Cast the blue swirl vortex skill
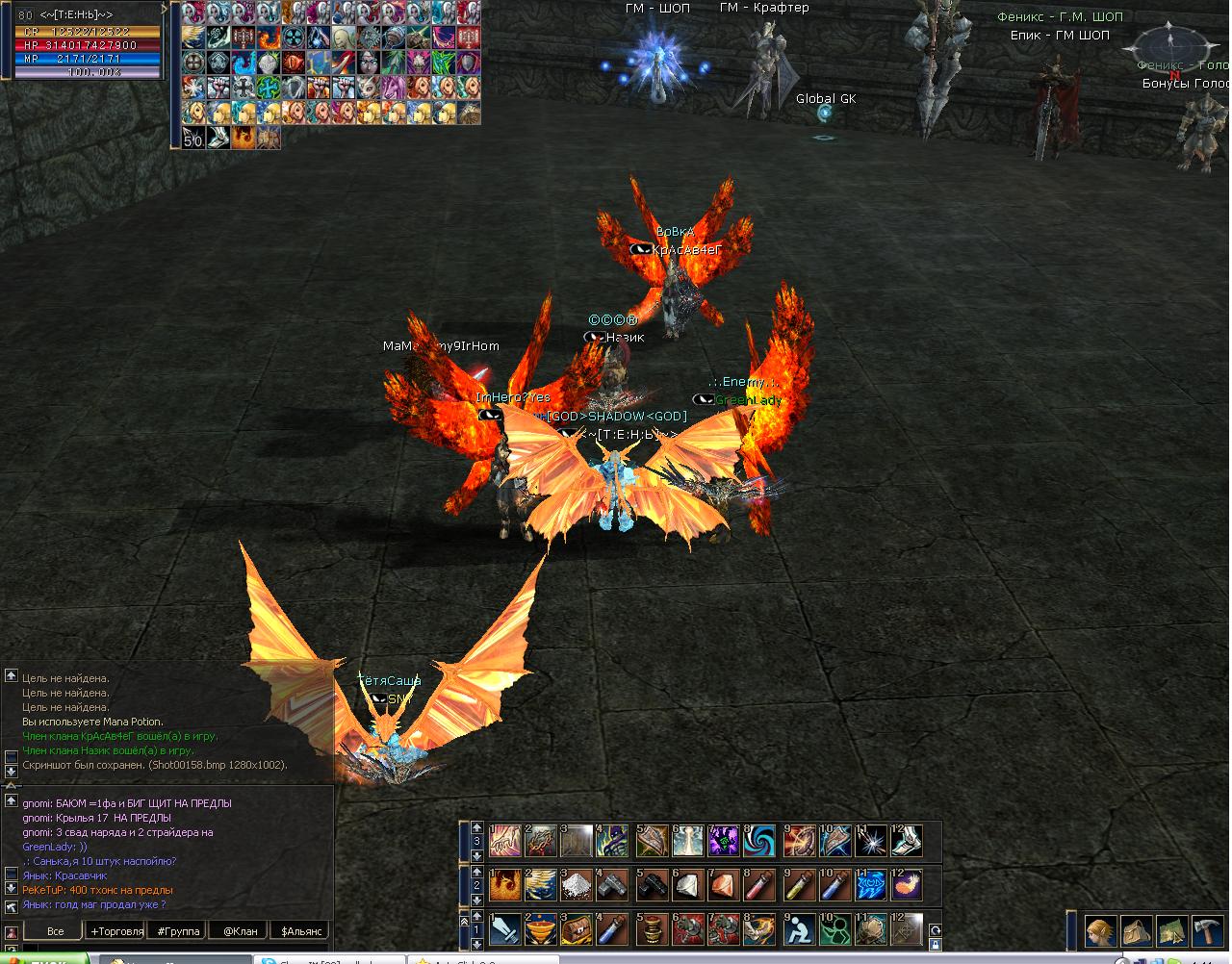Screen dimensions: 1232x964 tap(760, 839)
